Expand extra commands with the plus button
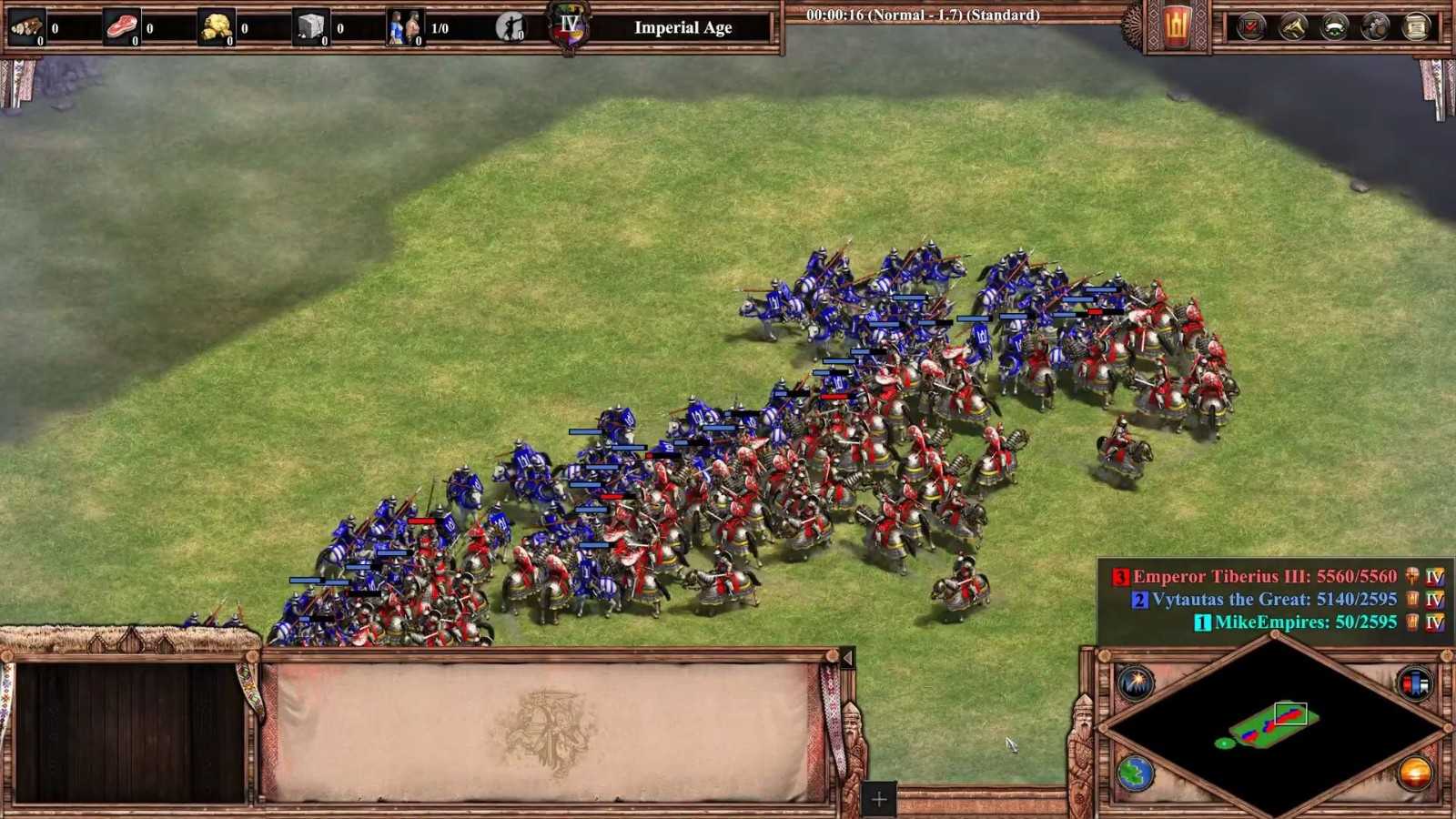Viewport: 1456px width, 819px height. 877,799
